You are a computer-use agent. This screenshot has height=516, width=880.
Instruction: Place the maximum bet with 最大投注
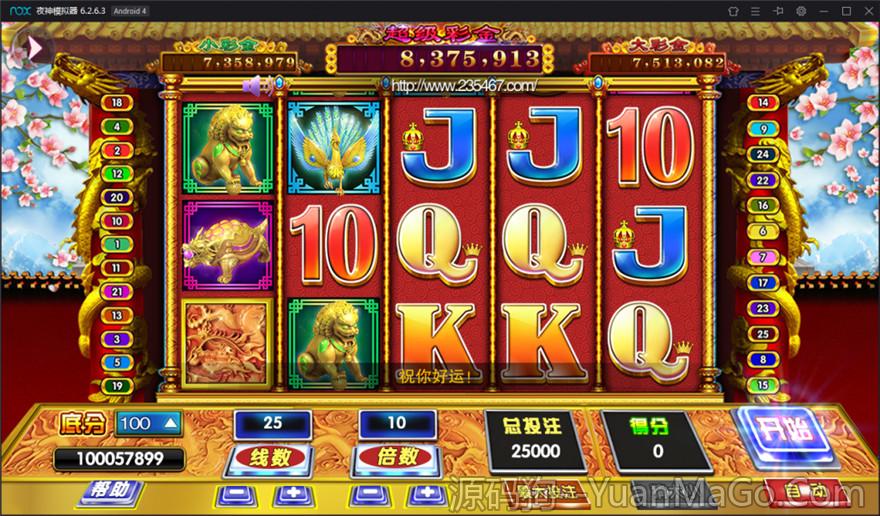coord(545,492)
